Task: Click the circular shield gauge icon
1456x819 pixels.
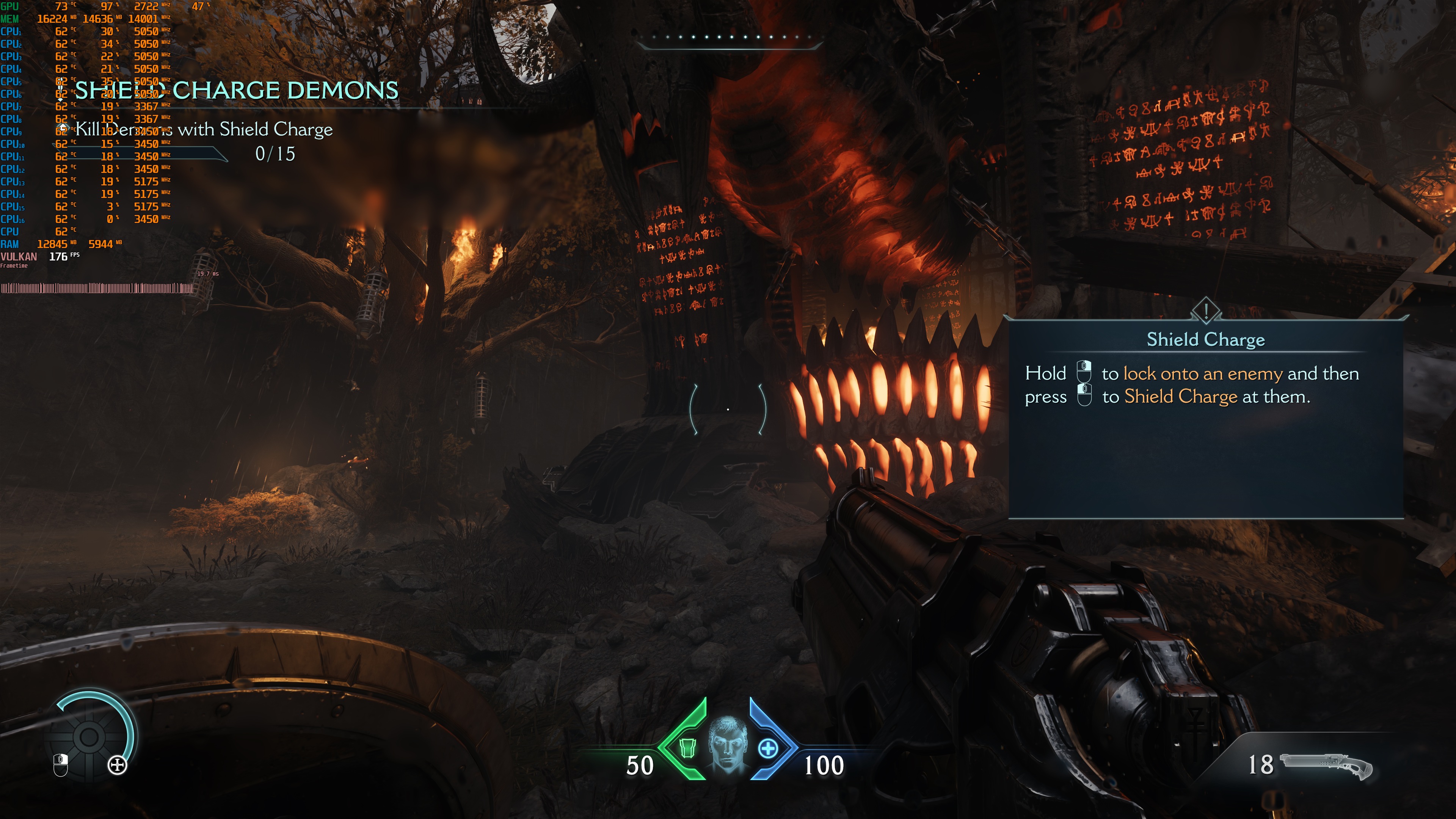Action: (89, 736)
